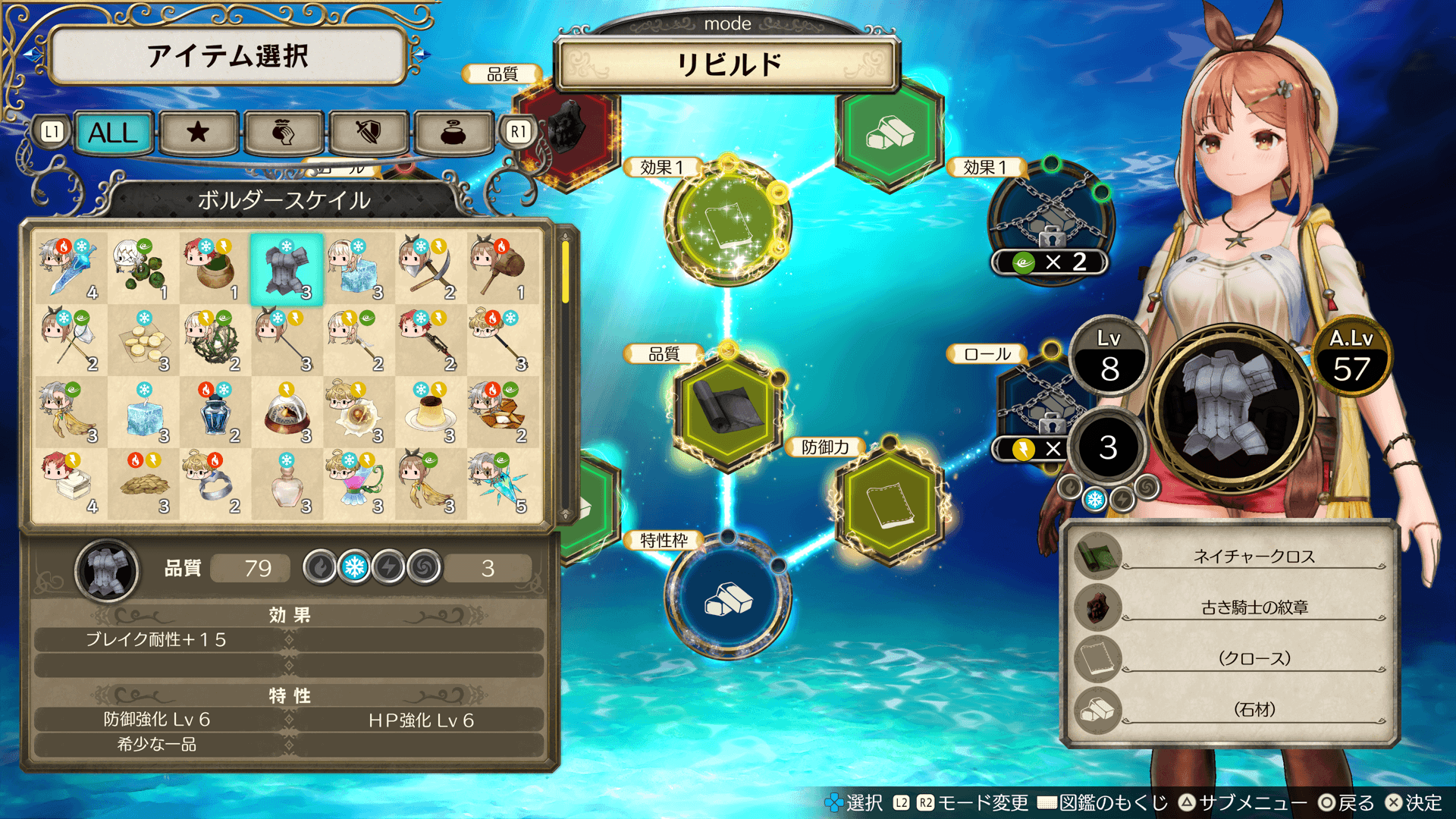Select the silver ring item
This screenshot has width=1456, height=819.
[x=215, y=484]
